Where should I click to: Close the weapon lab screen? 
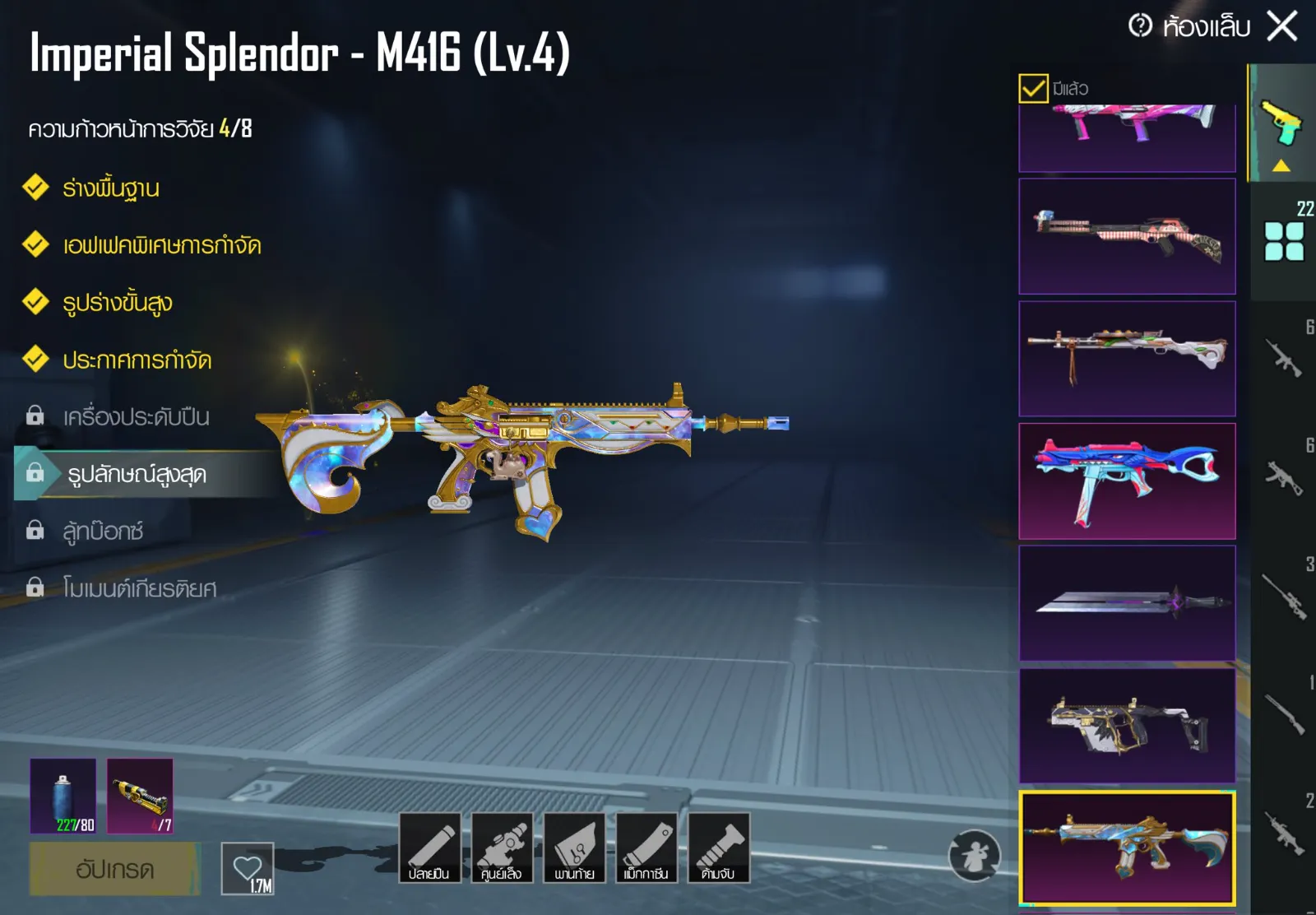1282,26
